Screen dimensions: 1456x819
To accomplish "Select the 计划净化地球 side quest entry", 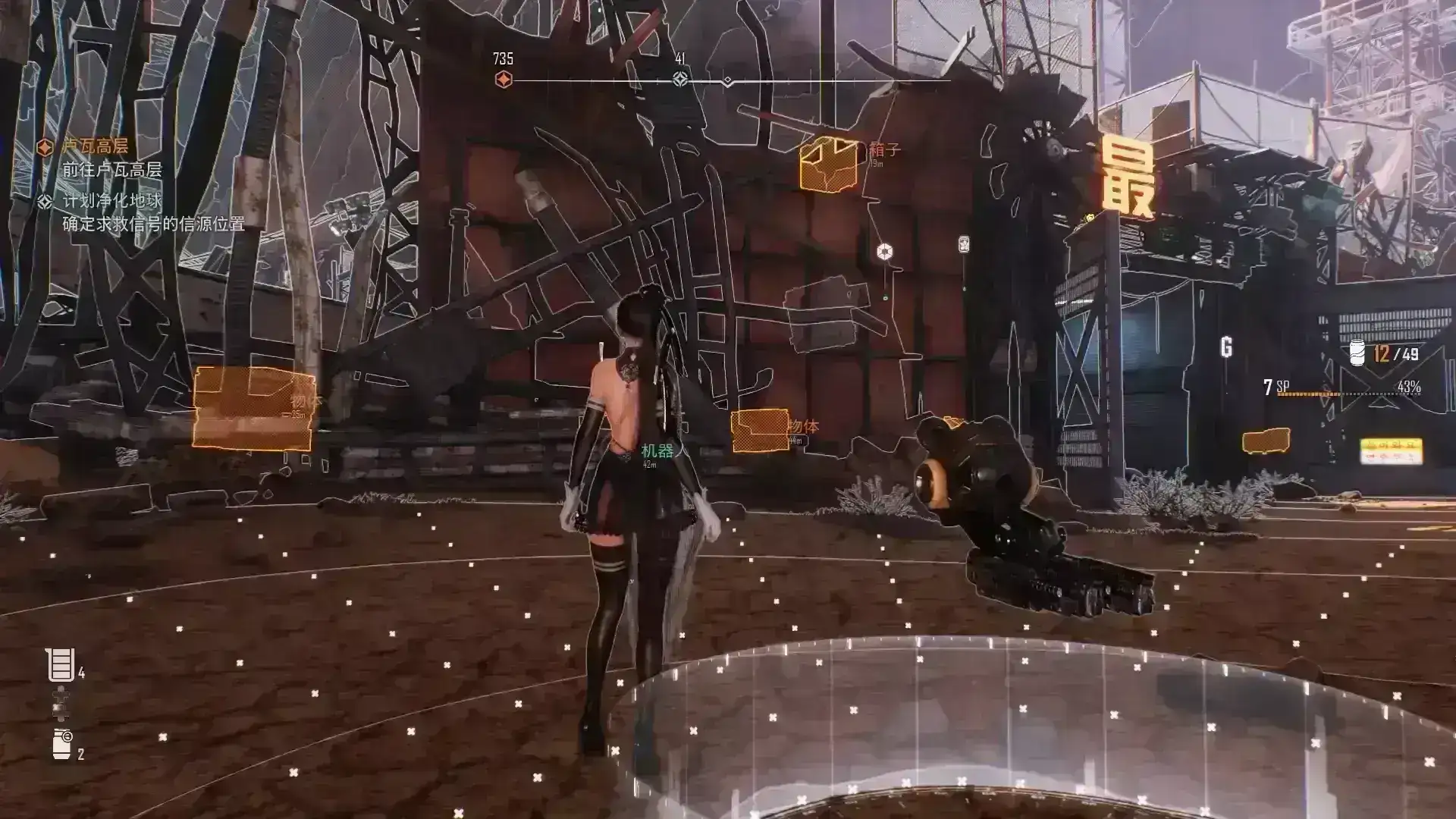I will pos(111,201).
